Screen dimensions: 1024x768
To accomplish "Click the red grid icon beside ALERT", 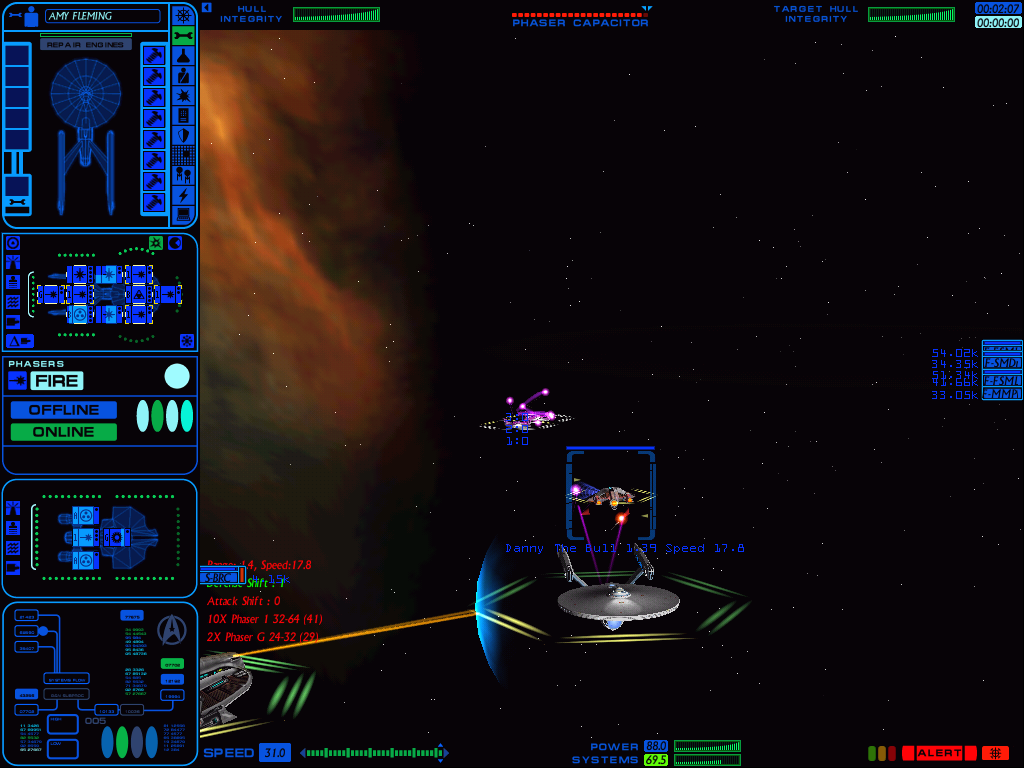I will pyautogui.click(x=995, y=753).
